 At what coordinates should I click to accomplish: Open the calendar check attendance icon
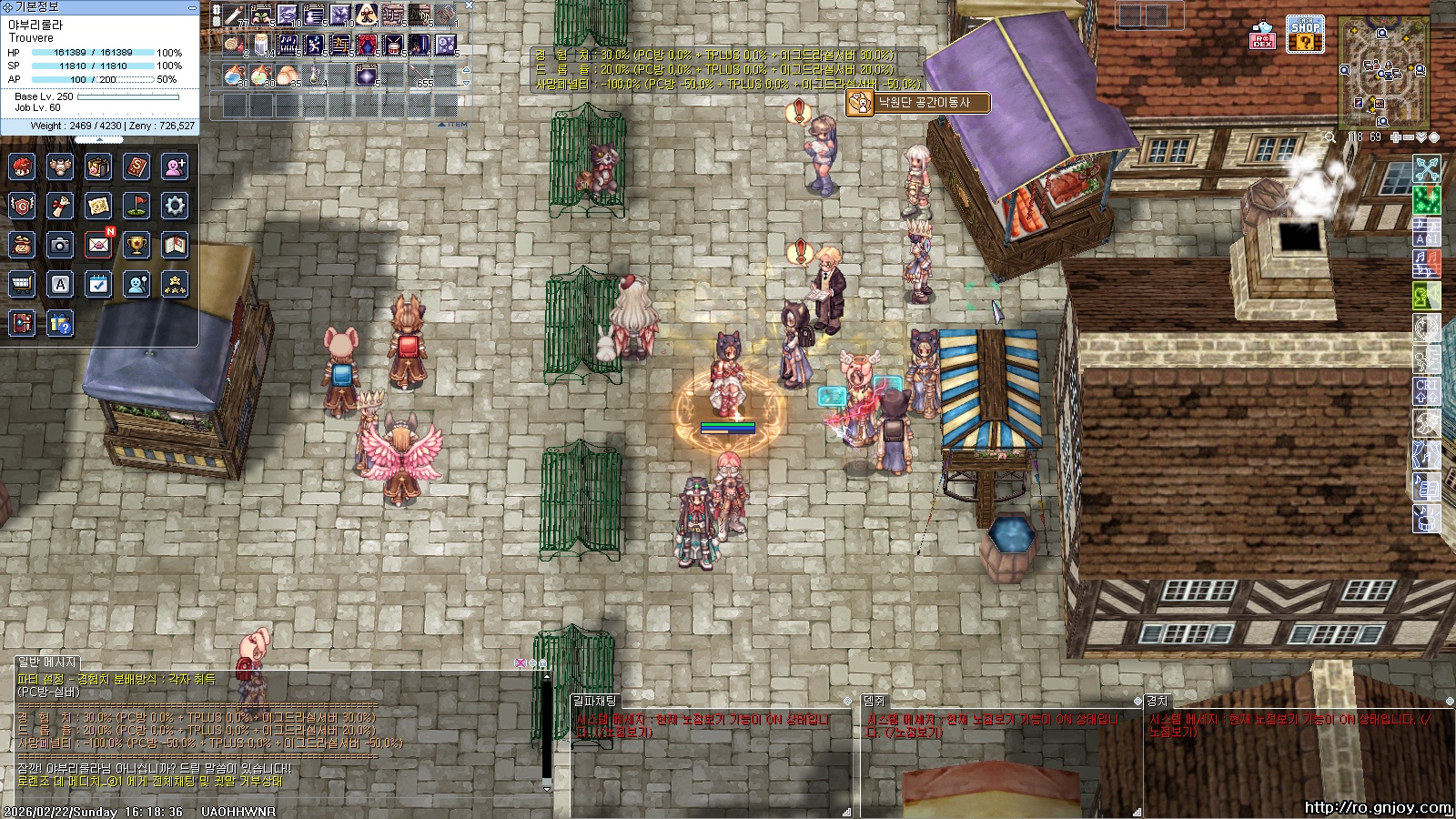point(98,284)
